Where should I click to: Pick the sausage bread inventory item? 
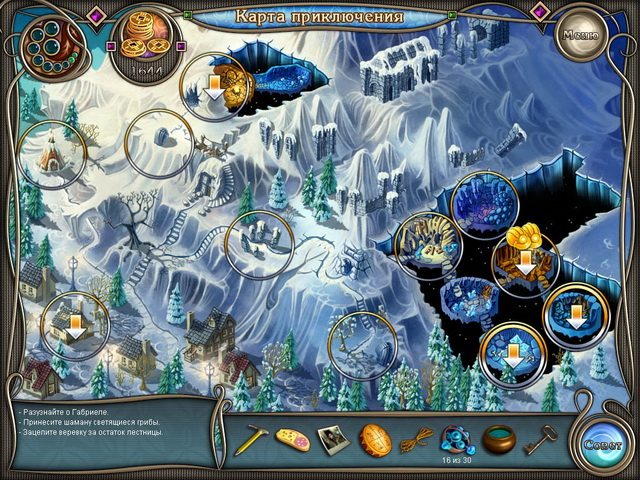coord(291,438)
